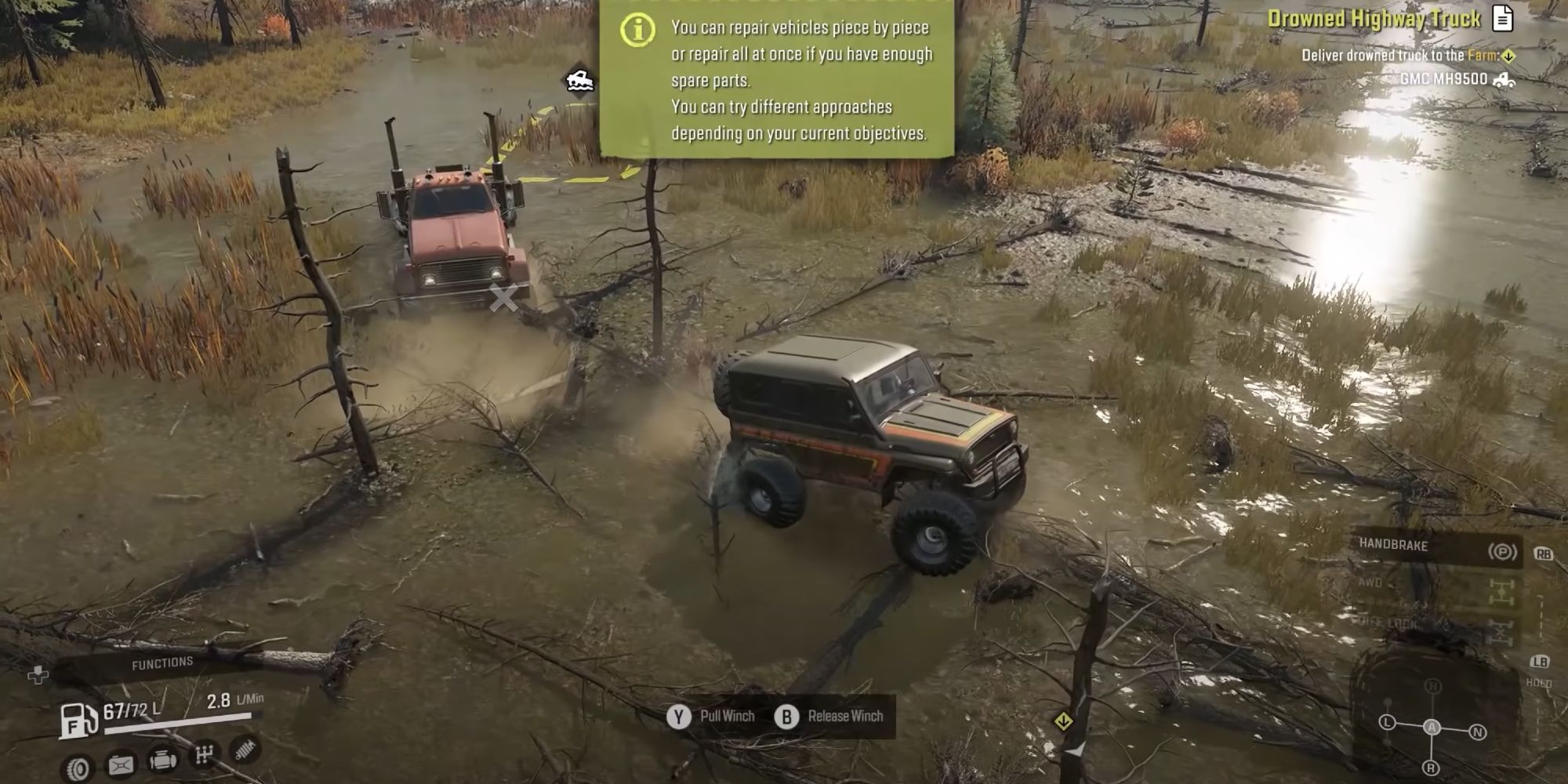Click the info icon on the tutorial popup
Screen dimensions: 1568x784
point(640,31)
